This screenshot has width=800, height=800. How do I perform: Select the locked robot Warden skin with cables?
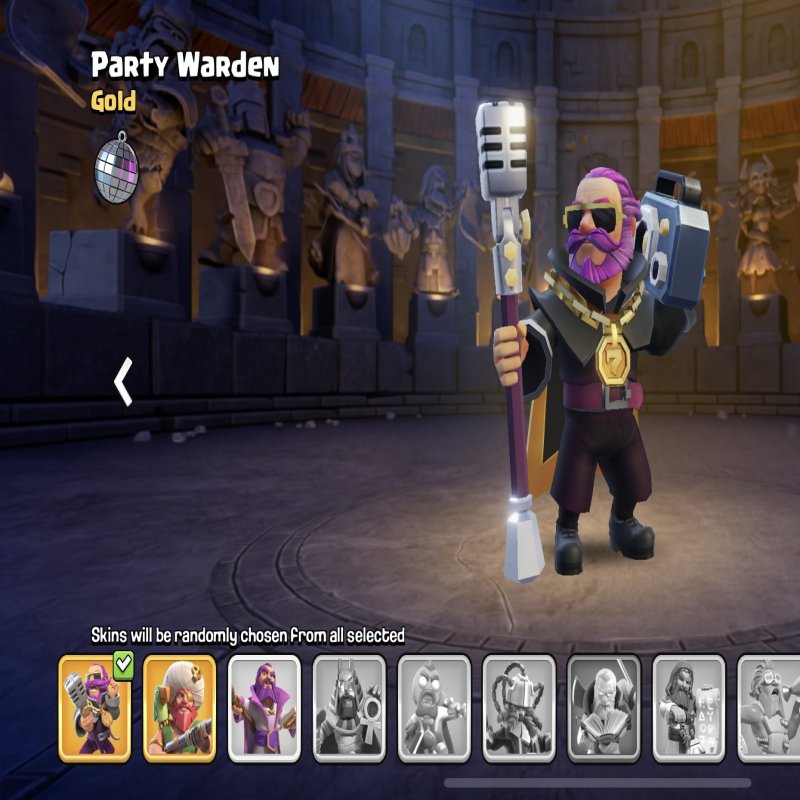tap(519, 708)
